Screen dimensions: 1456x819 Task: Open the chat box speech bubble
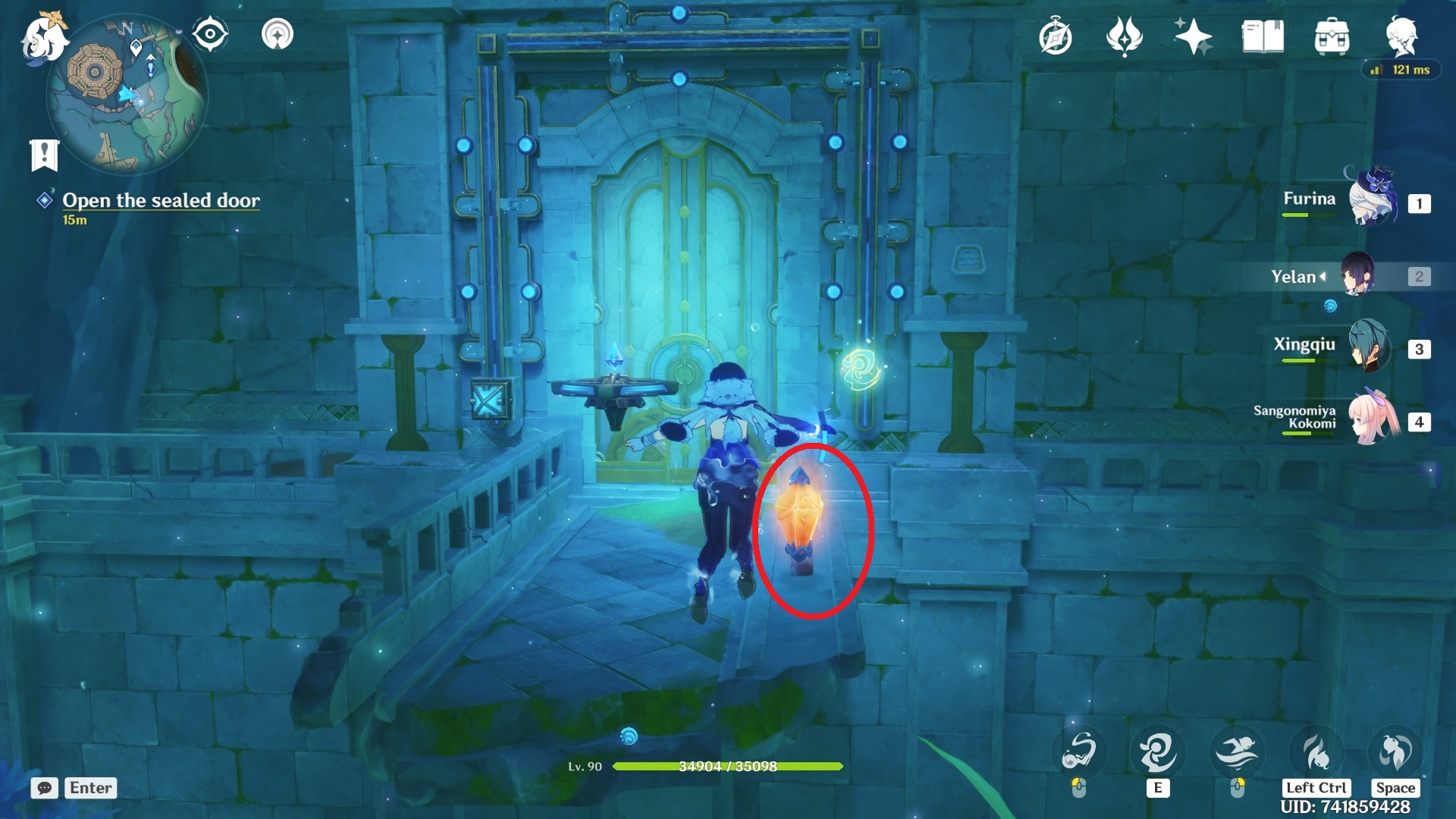(x=45, y=788)
